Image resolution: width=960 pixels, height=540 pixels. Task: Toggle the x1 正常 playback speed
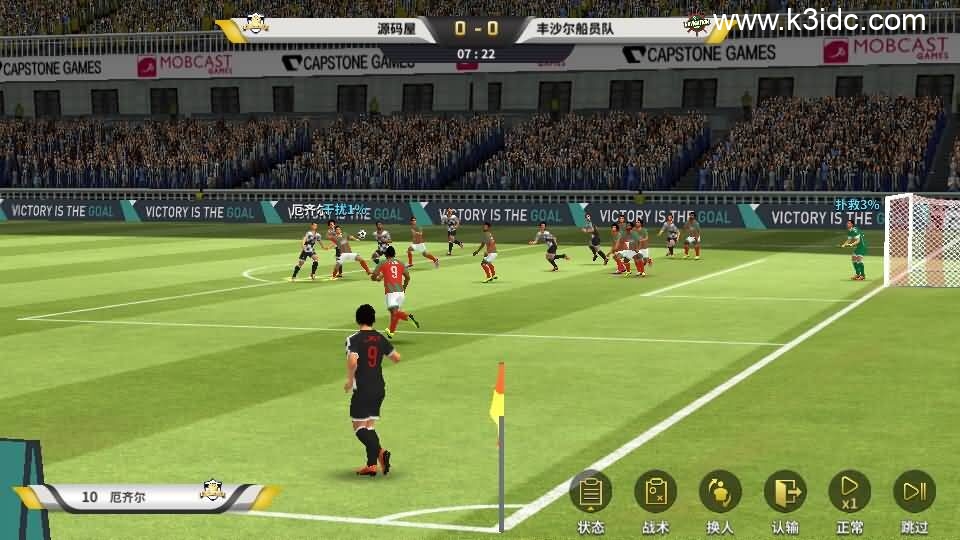(849, 492)
